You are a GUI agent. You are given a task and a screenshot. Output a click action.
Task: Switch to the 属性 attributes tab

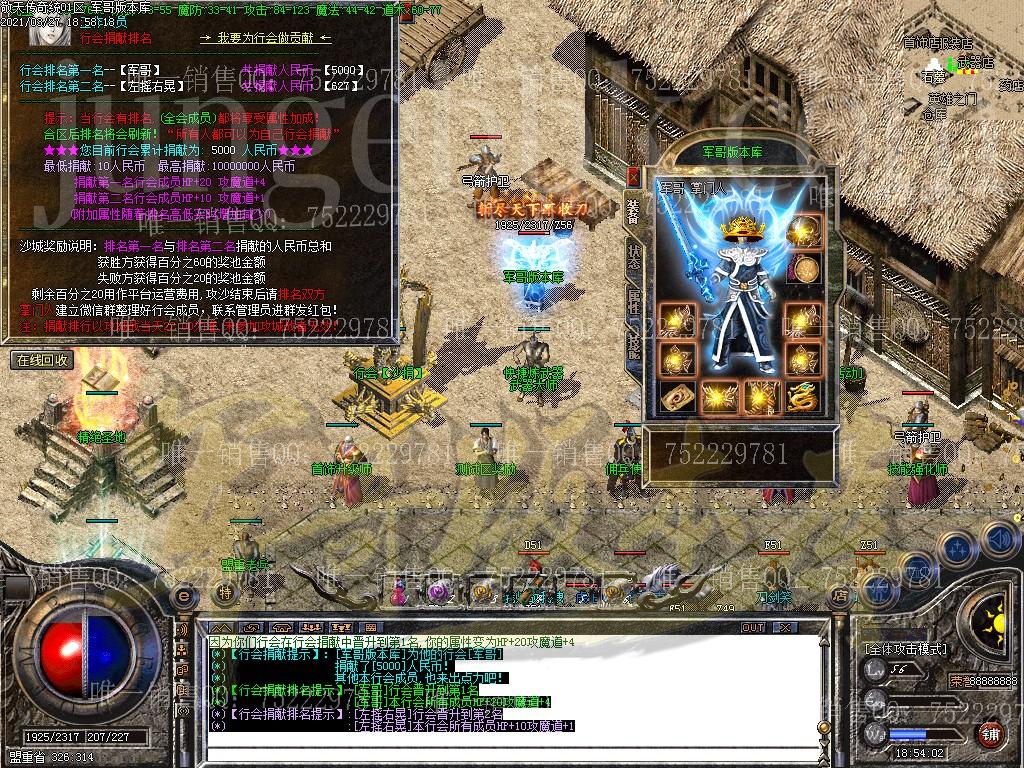[633, 300]
